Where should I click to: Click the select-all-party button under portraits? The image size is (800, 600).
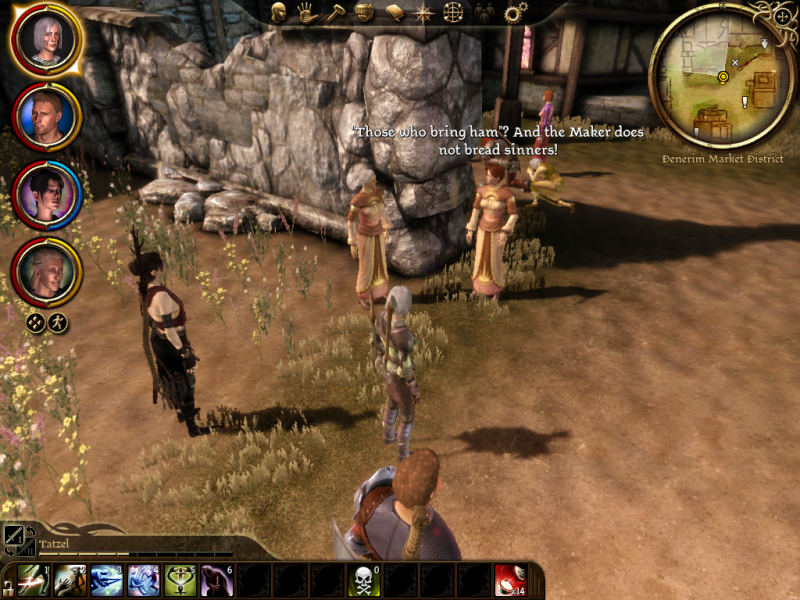coord(36,322)
